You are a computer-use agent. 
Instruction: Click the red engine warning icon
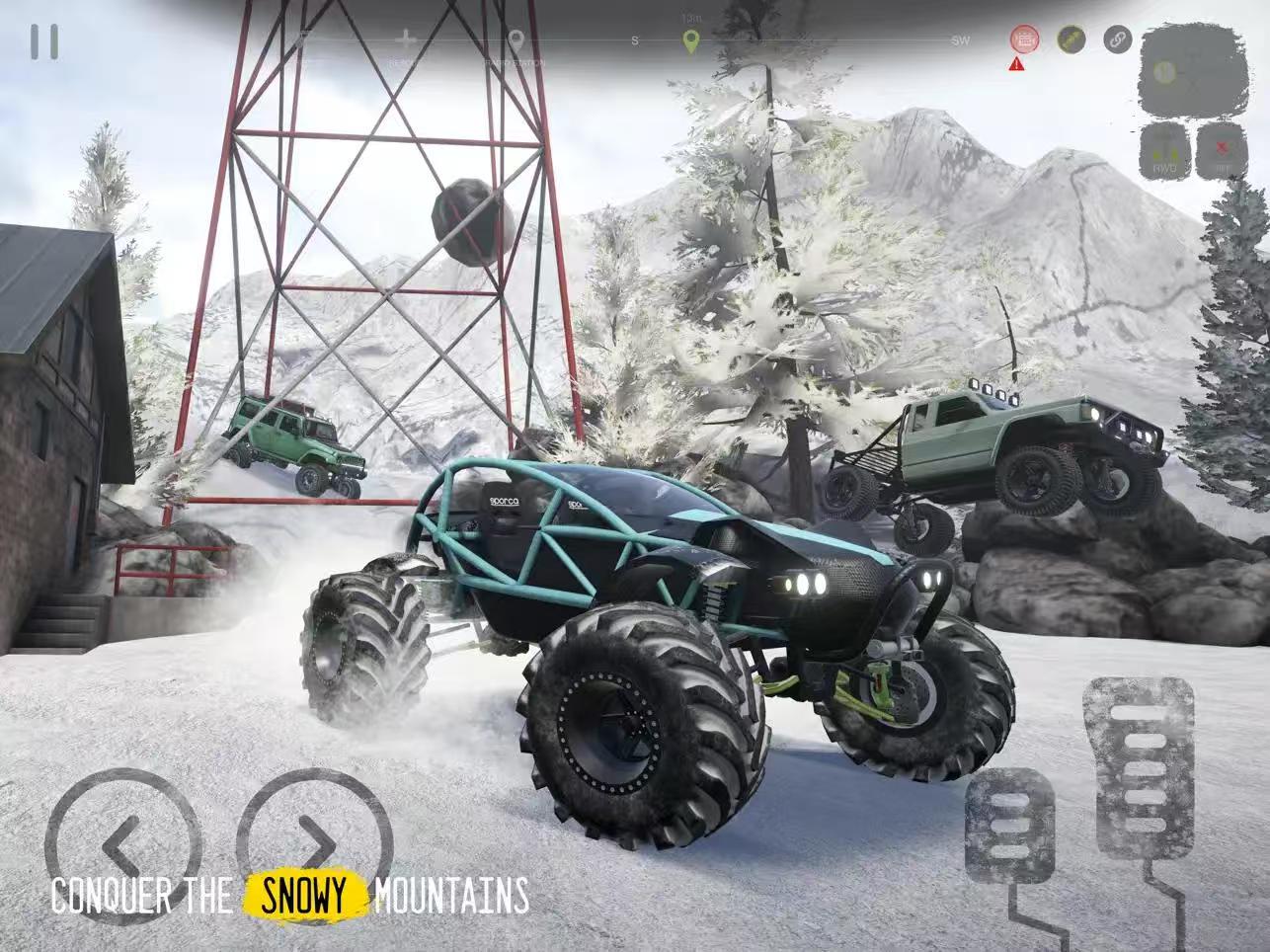tap(1024, 40)
